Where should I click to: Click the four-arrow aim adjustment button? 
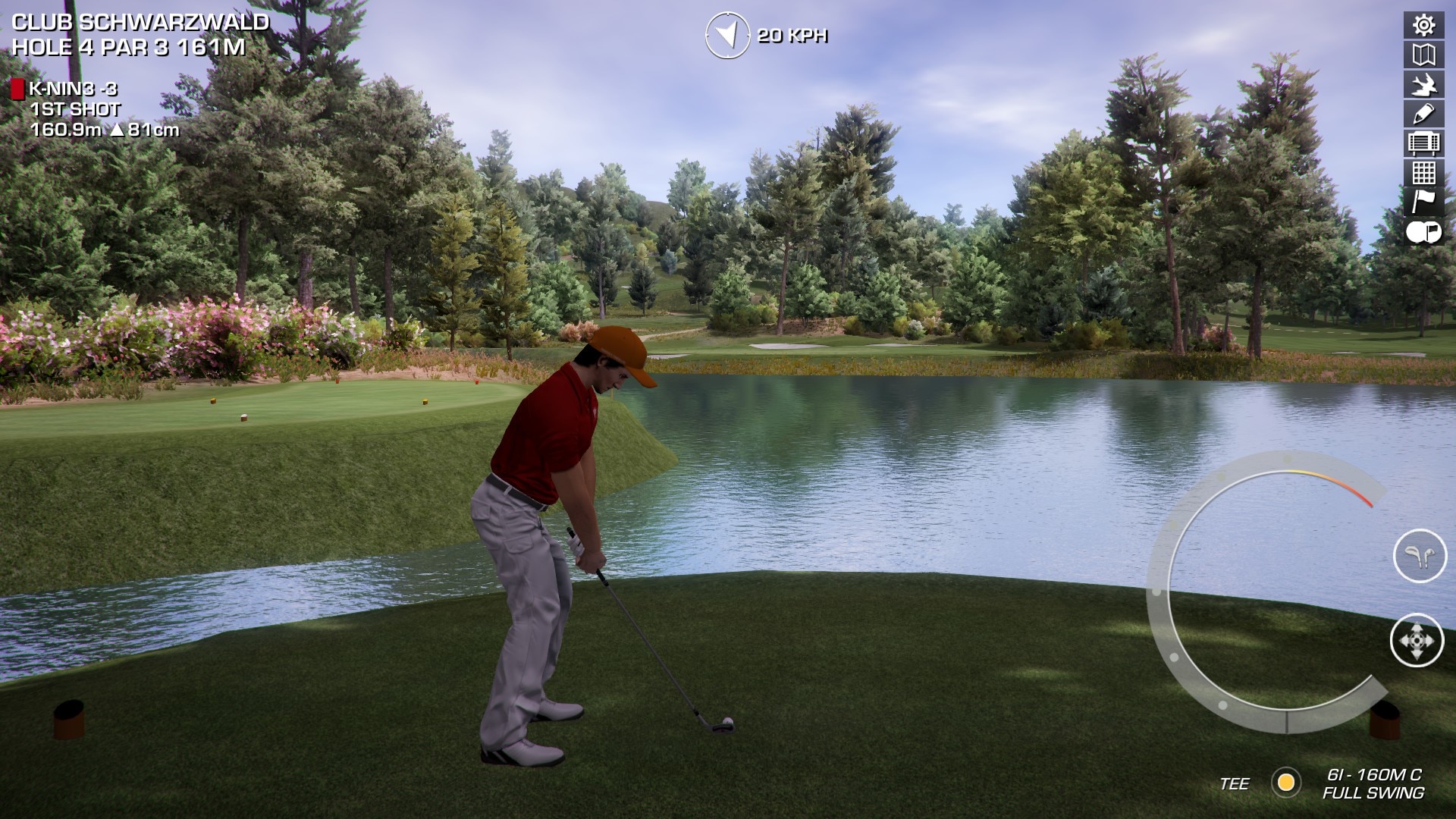(1417, 641)
